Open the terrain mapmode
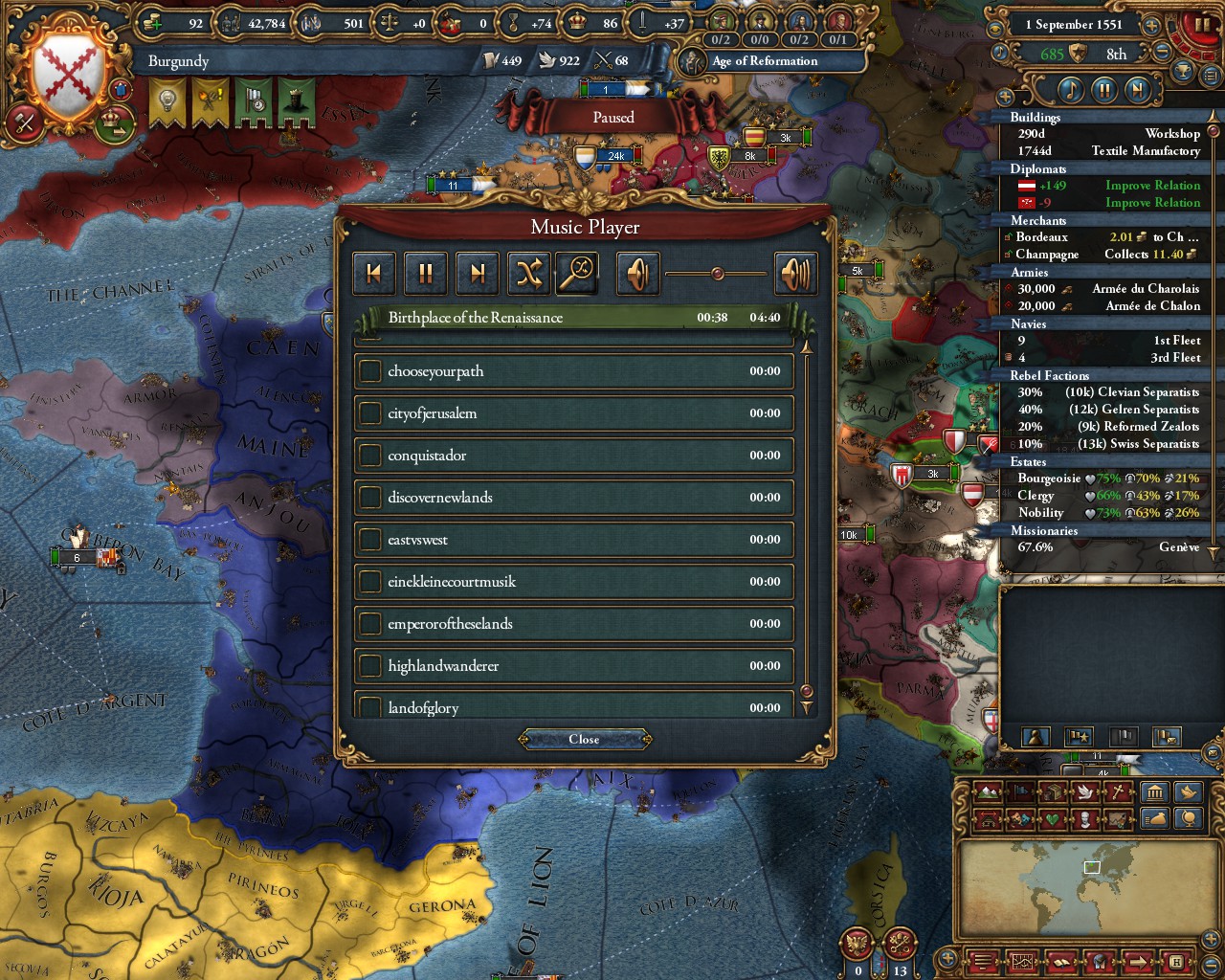The width and height of the screenshot is (1225, 980). (986, 792)
